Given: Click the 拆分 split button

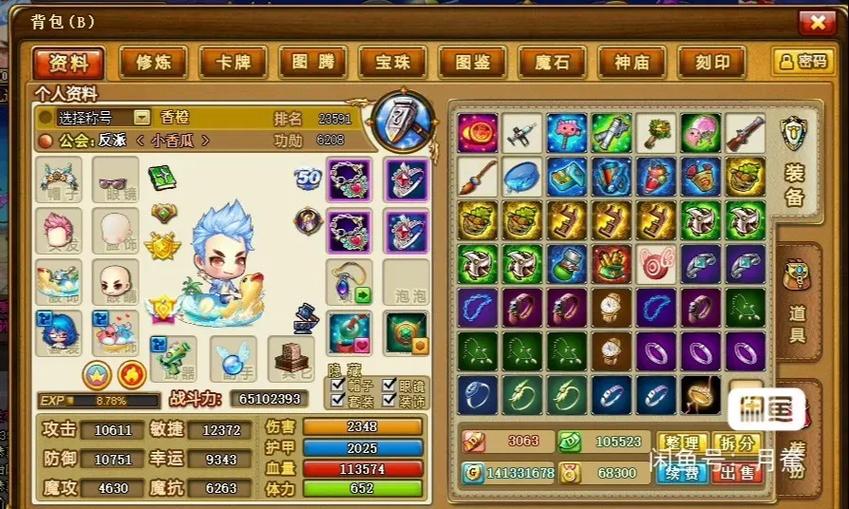Looking at the screenshot, I should pos(738,443).
